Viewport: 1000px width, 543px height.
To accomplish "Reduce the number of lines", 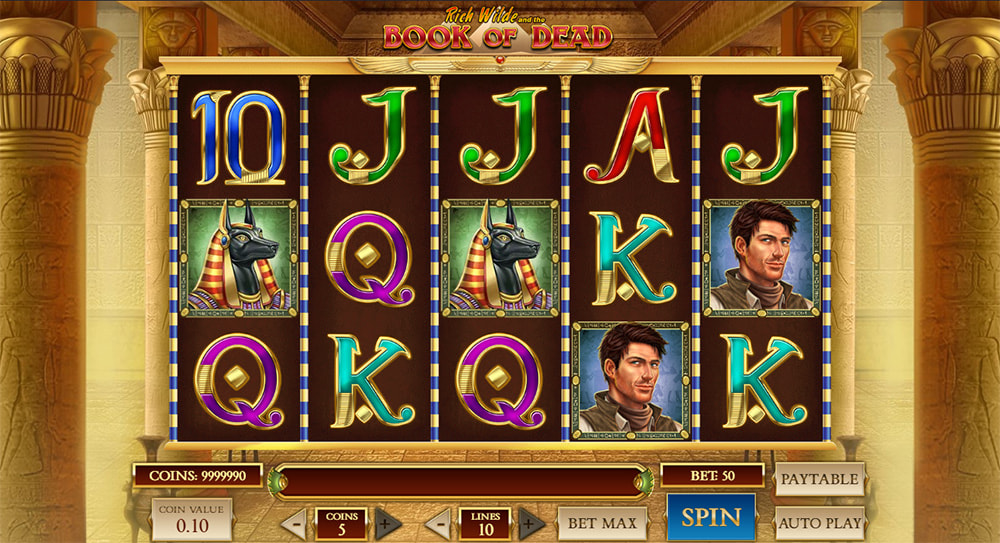I will [438, 523].
